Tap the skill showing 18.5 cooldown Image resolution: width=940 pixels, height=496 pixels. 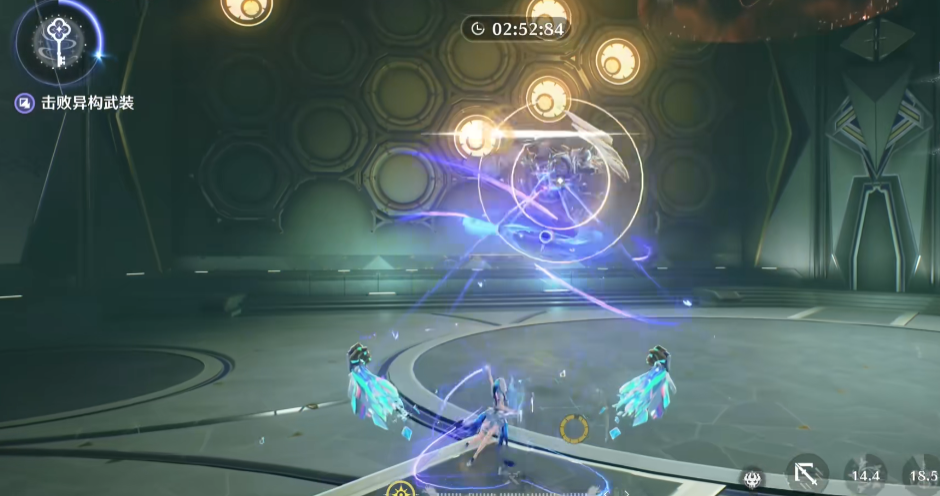pyautogui.click(x=922, y=475)
